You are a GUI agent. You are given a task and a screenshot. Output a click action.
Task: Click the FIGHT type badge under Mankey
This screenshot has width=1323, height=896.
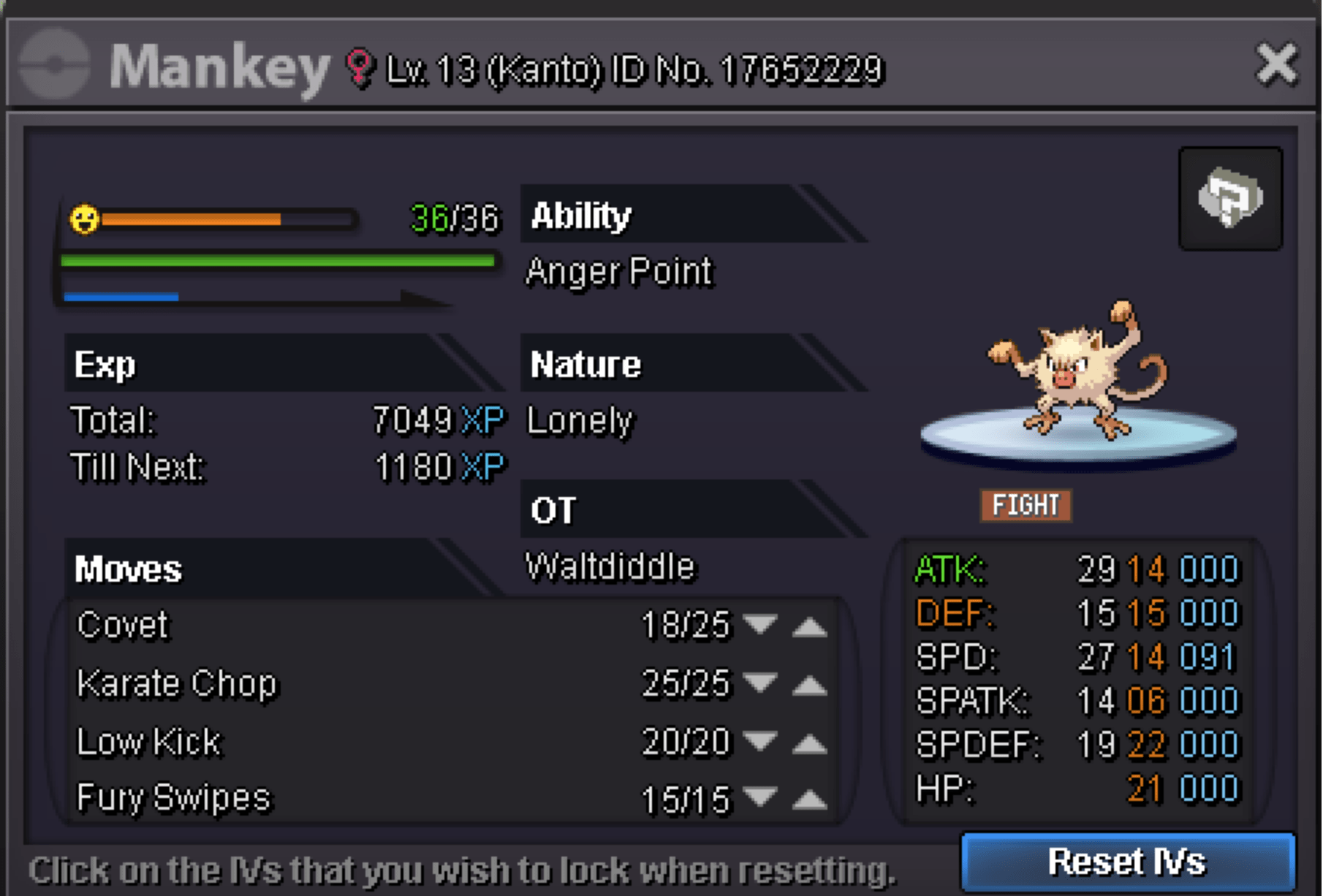[1025, 505]
